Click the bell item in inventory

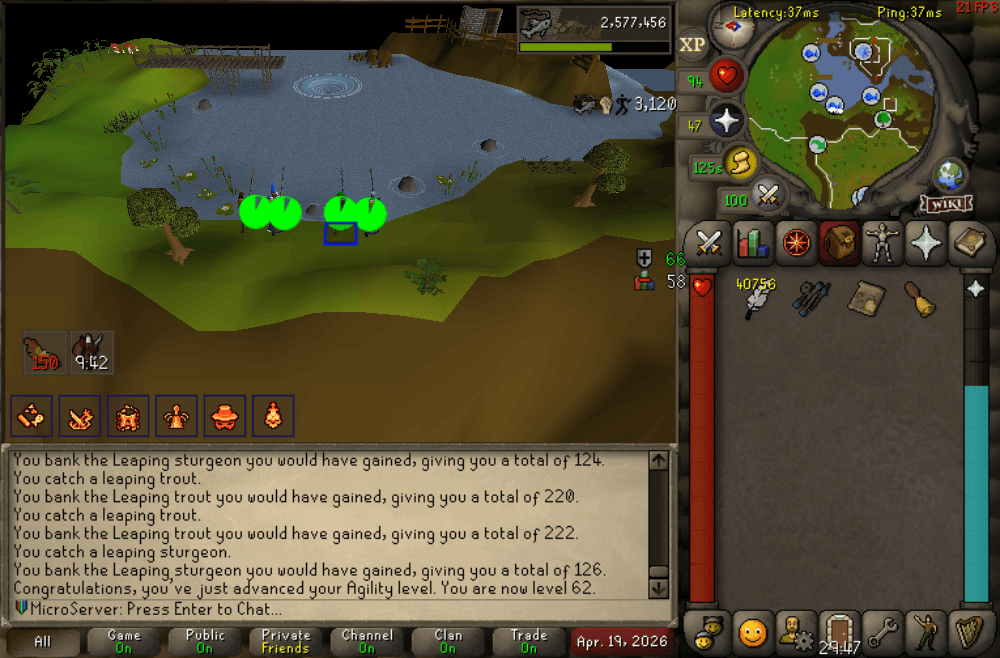[919, 297]
